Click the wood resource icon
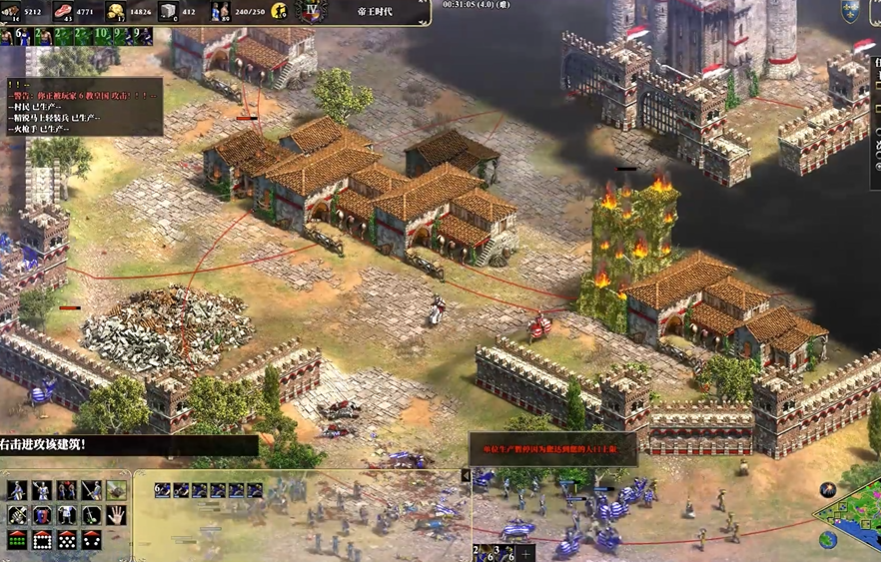The width and height of the screenshot is (881, 562). pyautogui.click(x=12, y=12)
